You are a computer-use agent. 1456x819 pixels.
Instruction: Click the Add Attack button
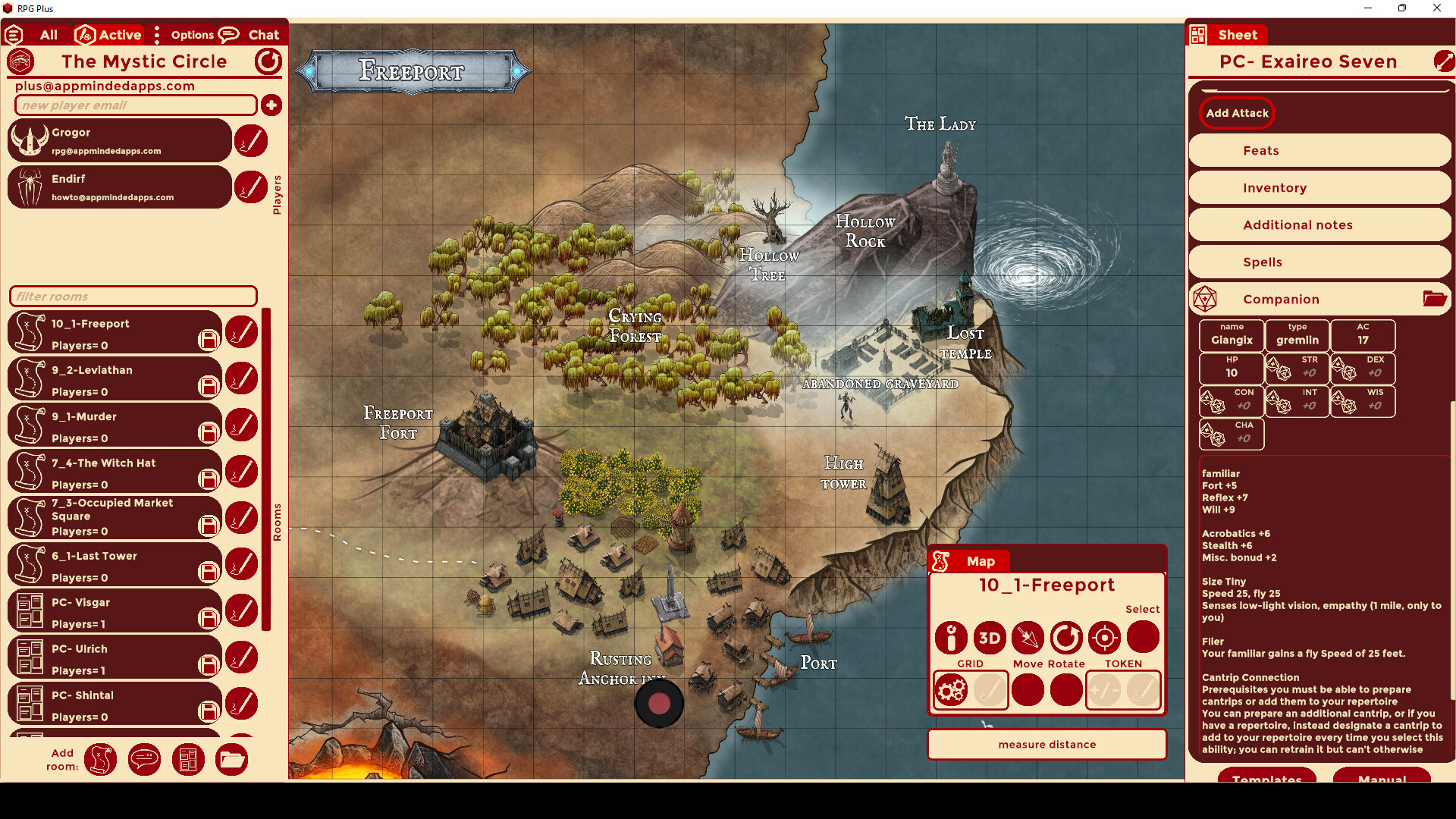1236,113
